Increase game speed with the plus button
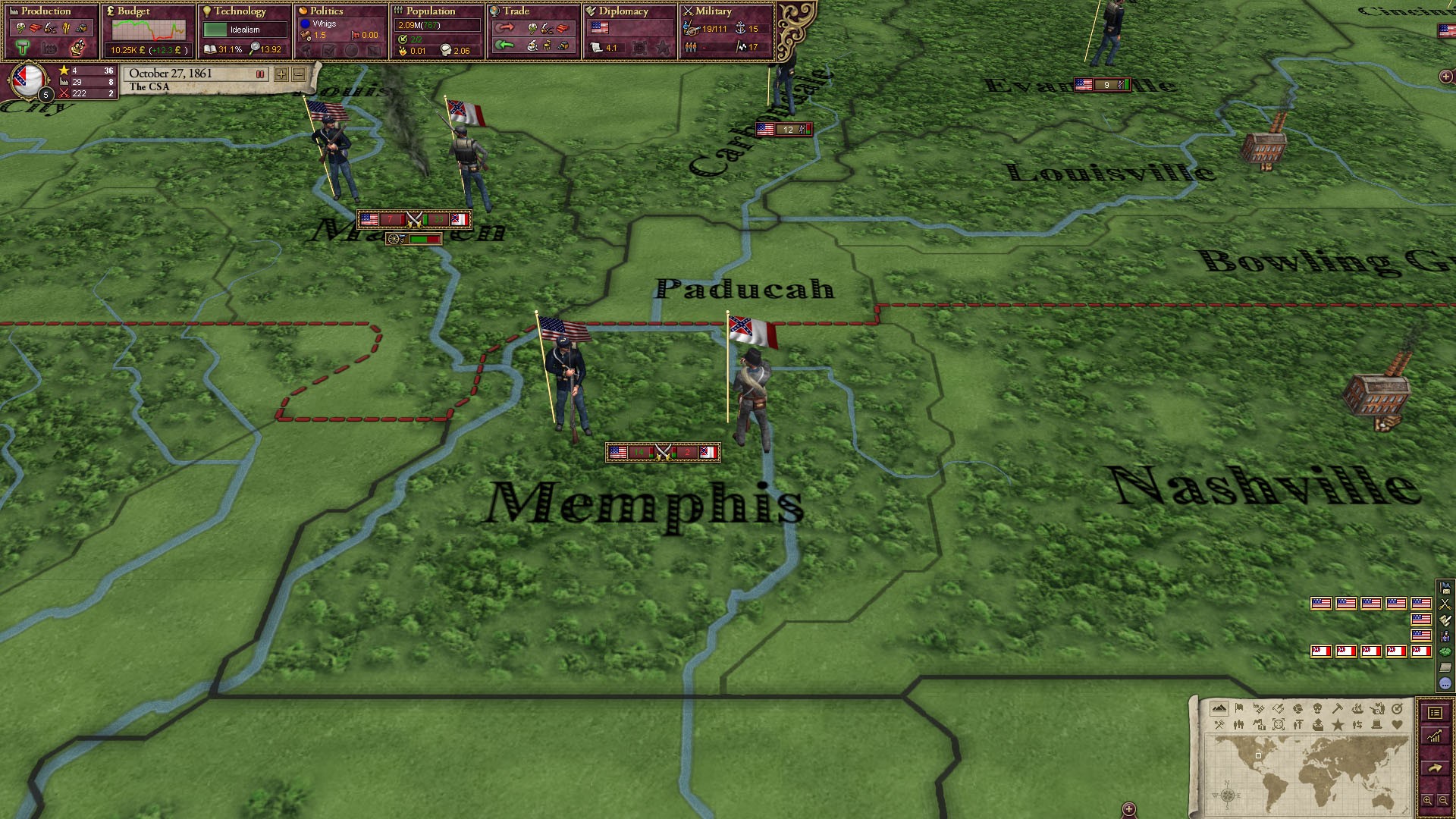1456x819 pixels. [x=281, y=74]
